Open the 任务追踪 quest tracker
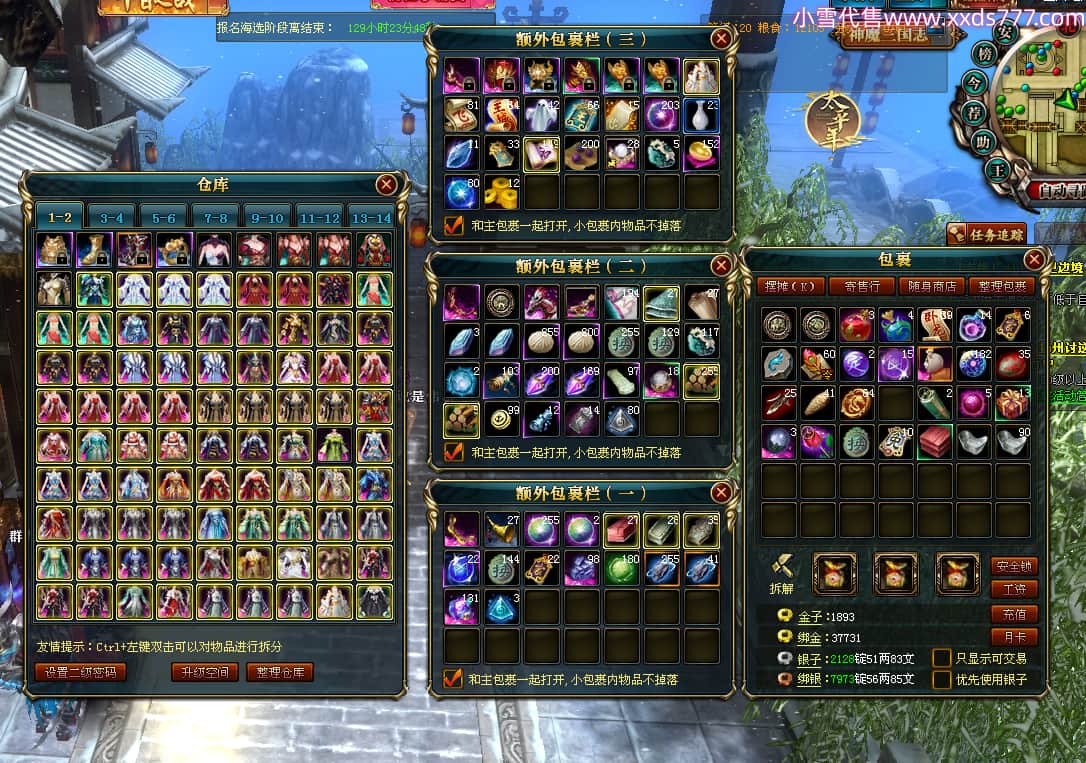 click(986, 236)
